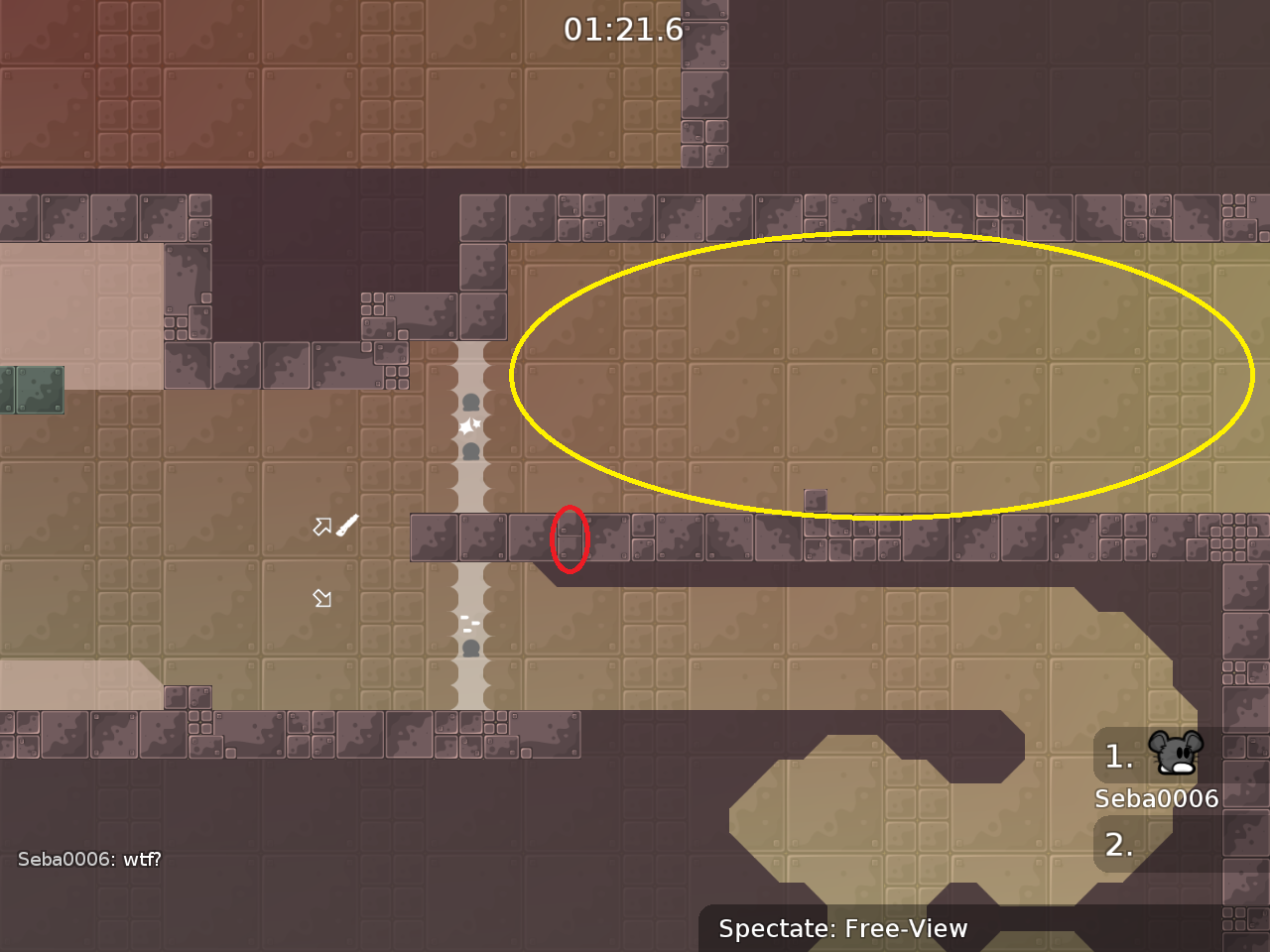
Task: Click the 01:21.6 race timer display
Action: click(625, 30)
